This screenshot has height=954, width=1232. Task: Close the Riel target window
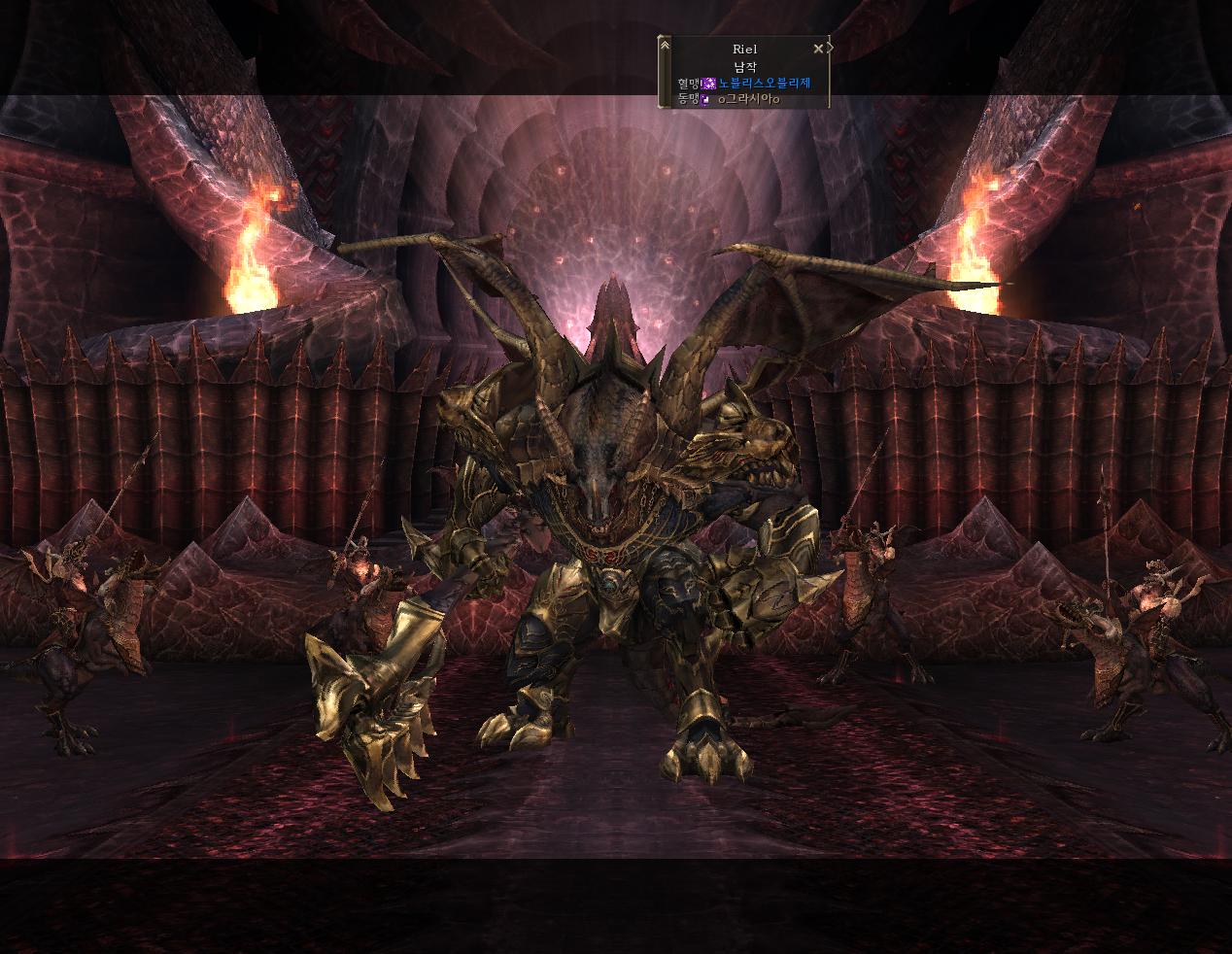(818, 48)
